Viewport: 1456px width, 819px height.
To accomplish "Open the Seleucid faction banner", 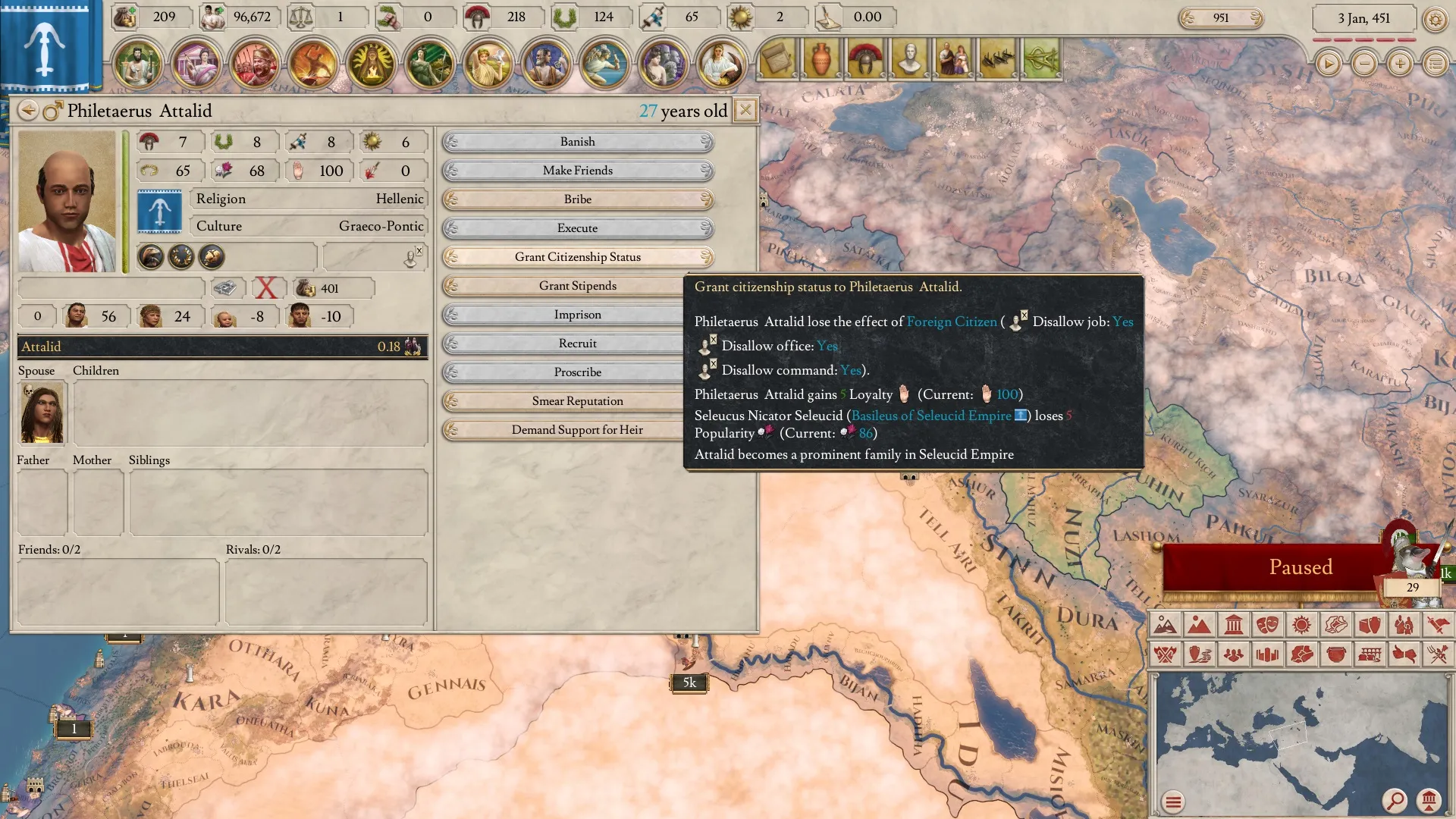I will [45, 45].
